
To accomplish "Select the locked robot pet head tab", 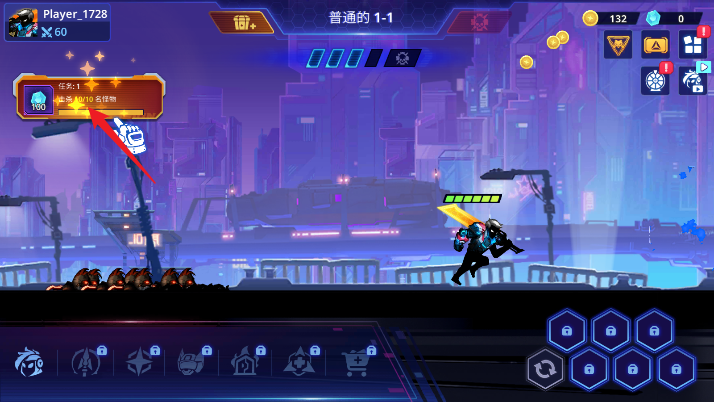I will coord(192,363).
